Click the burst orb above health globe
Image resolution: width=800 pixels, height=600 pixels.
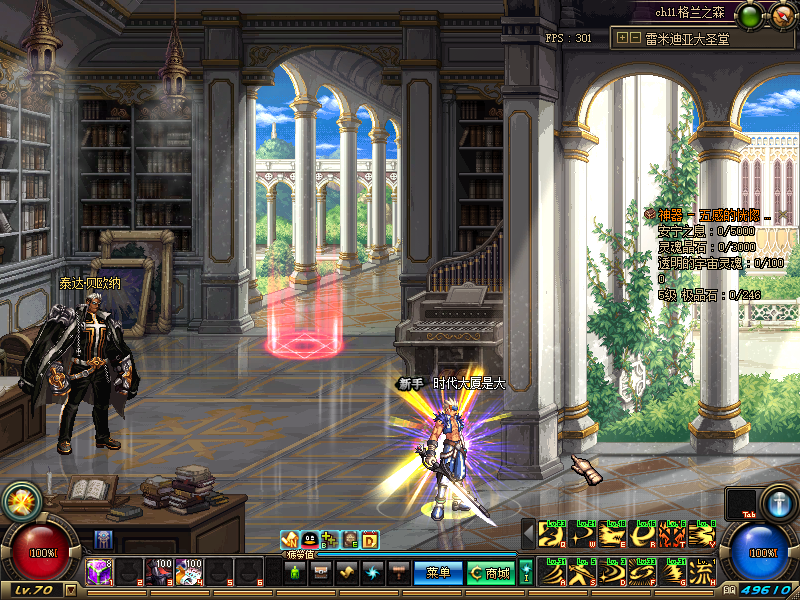(19, 500)
